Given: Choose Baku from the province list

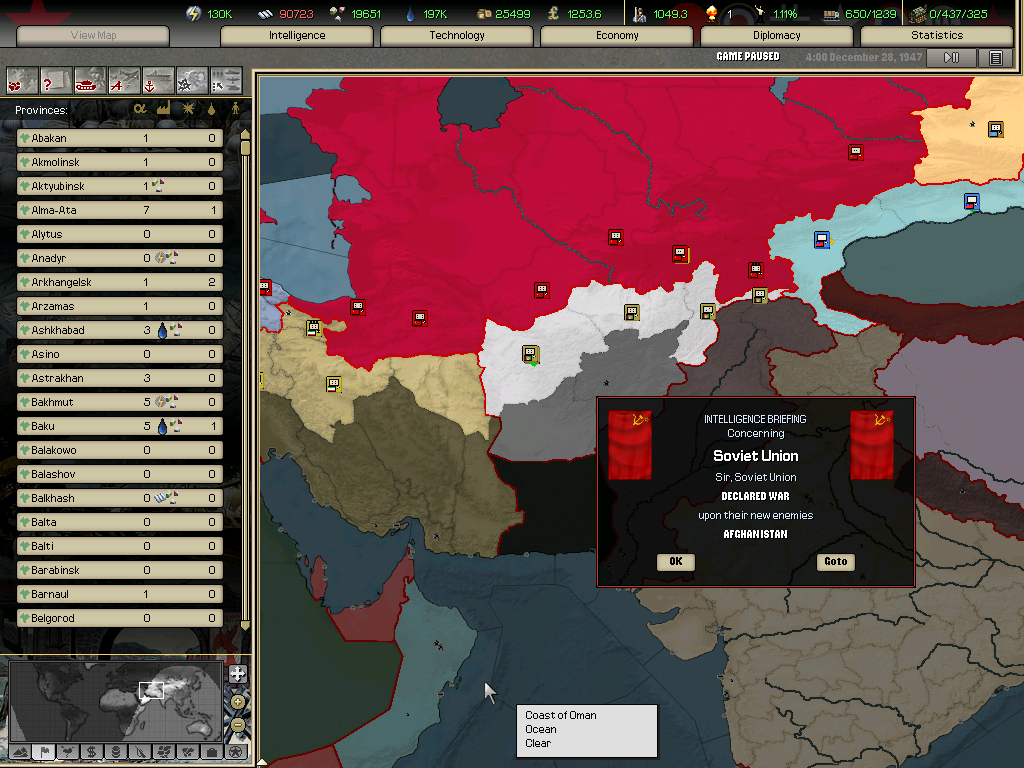Looking at the screenshot, I should (120, 426).
